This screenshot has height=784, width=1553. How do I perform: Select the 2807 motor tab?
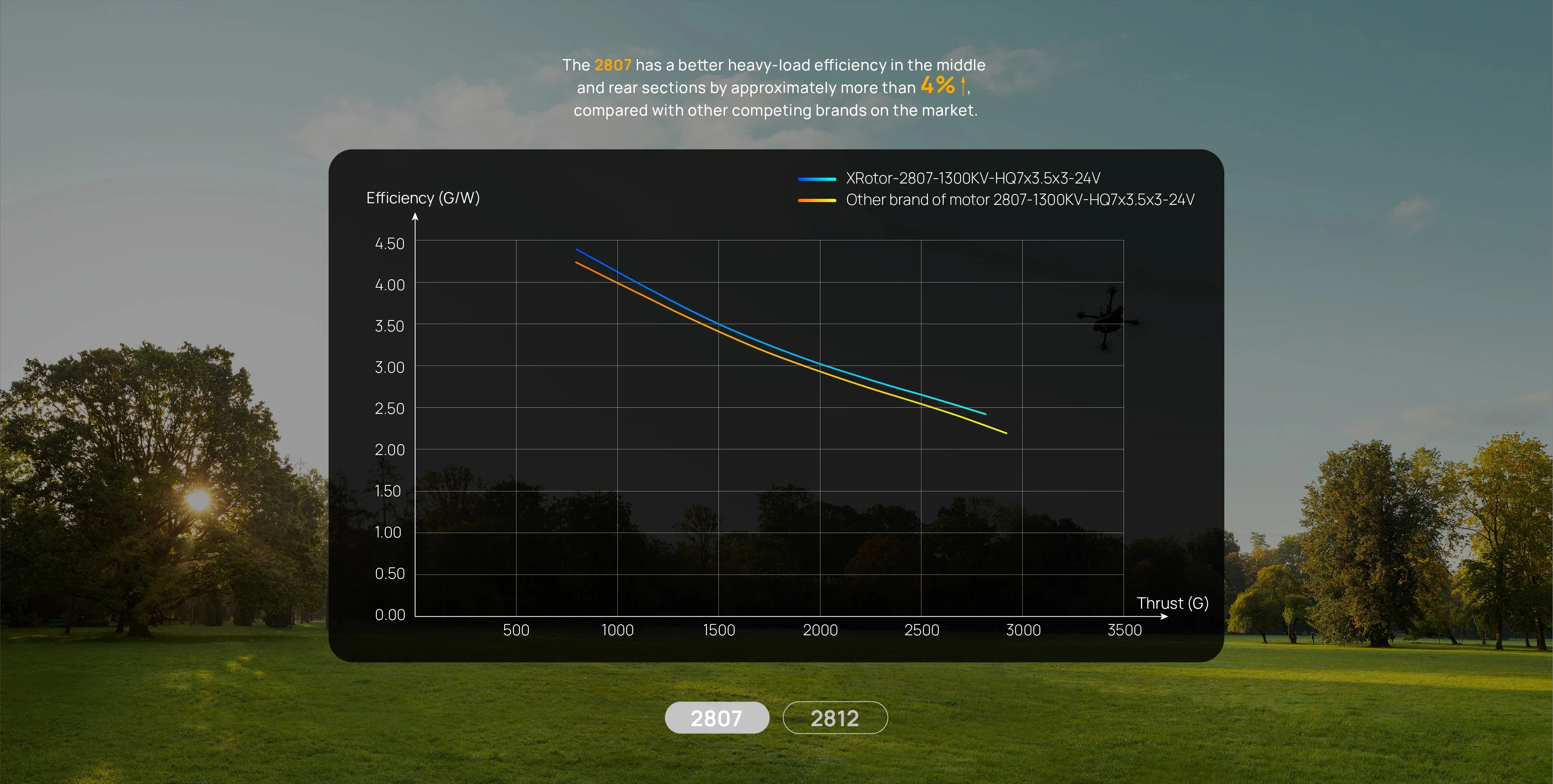716,718
